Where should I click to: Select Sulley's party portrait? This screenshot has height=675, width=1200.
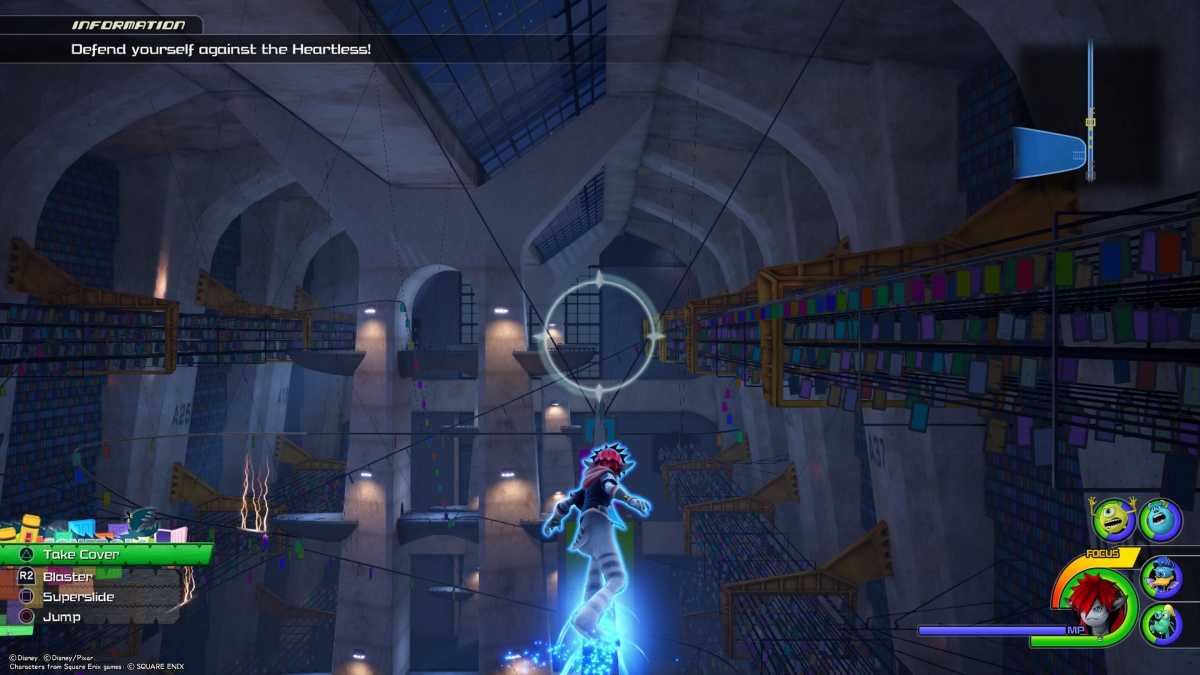[x=1160, y=520]
